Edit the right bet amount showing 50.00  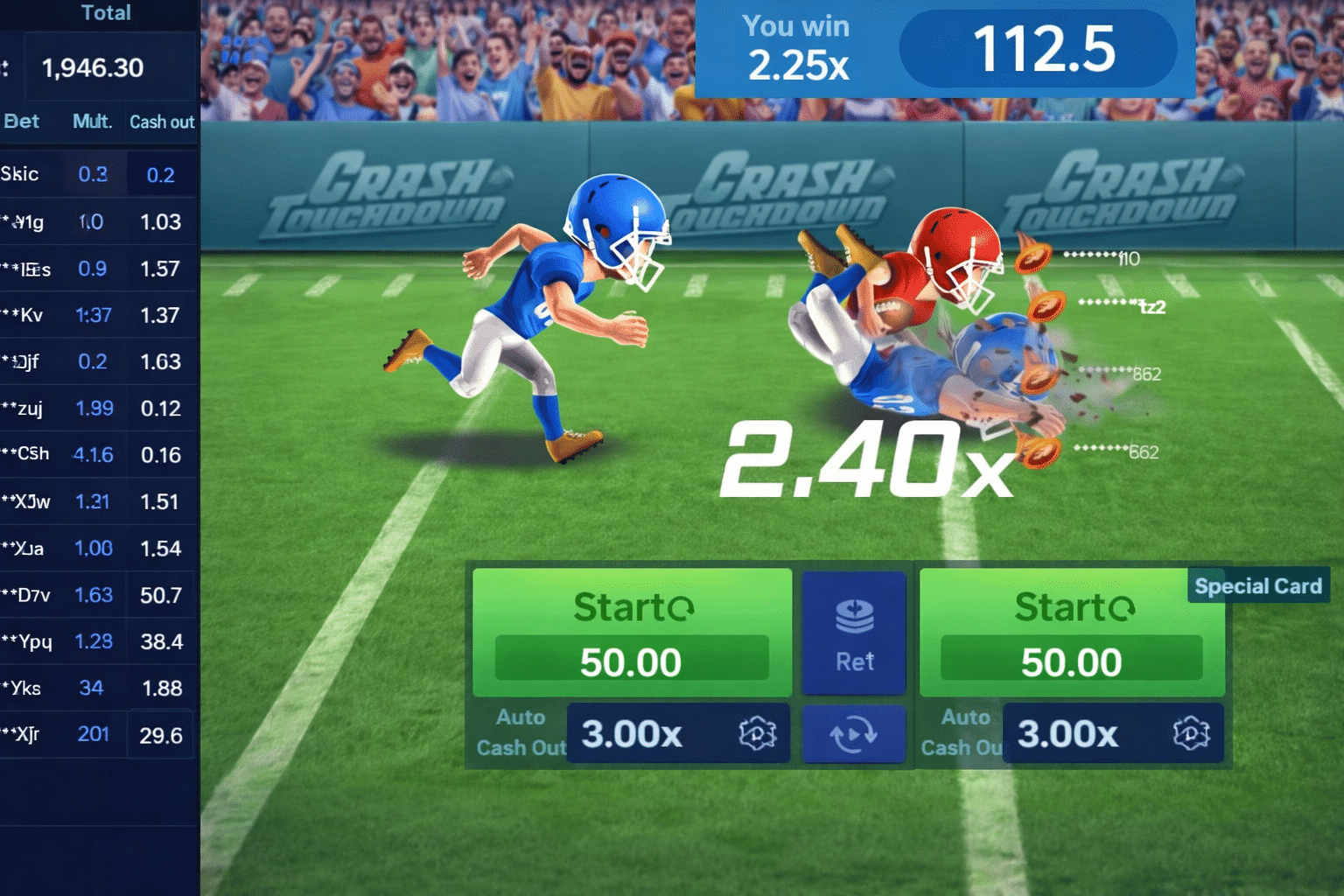click(x=1074, y=661)
